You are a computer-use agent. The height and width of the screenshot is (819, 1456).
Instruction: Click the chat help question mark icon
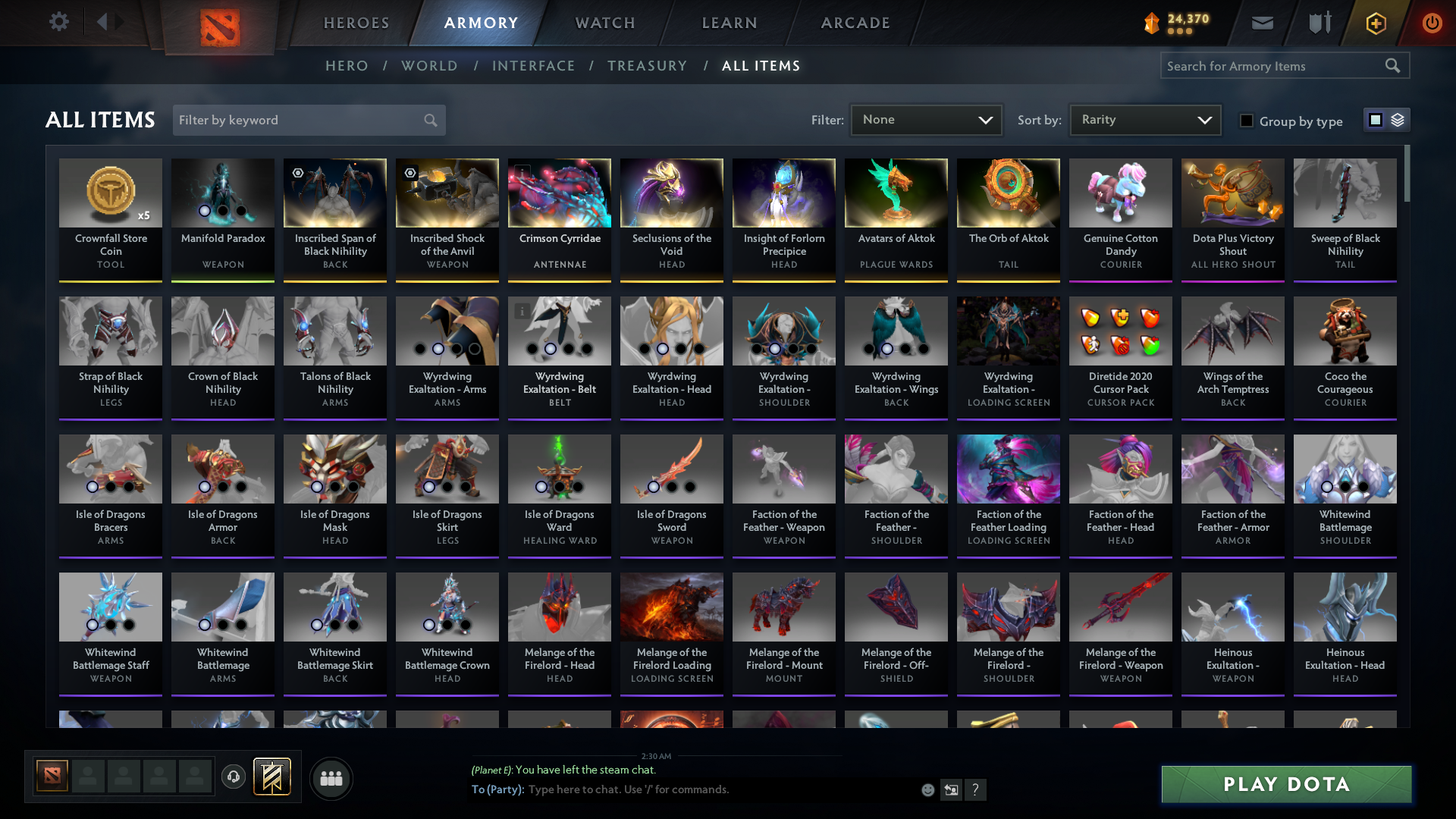pyautogui.click(x=976, y=789)
